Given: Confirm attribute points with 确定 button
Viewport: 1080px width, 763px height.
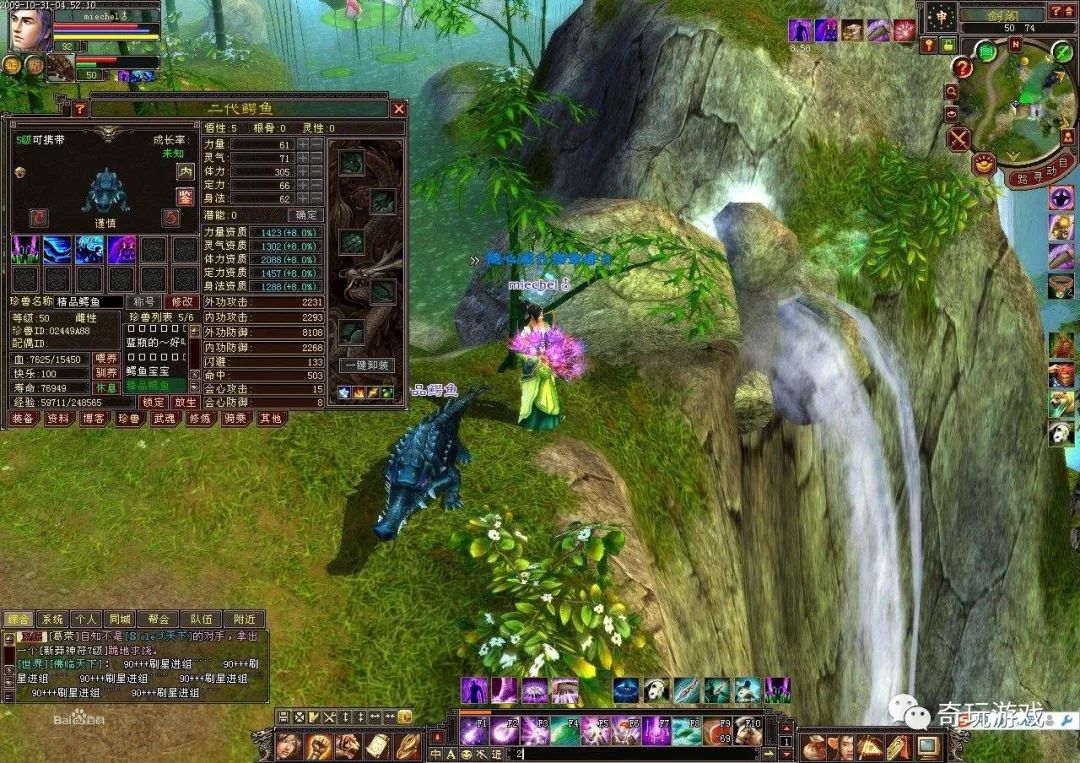Looking at the screenshot, I should tap(305, 215).
